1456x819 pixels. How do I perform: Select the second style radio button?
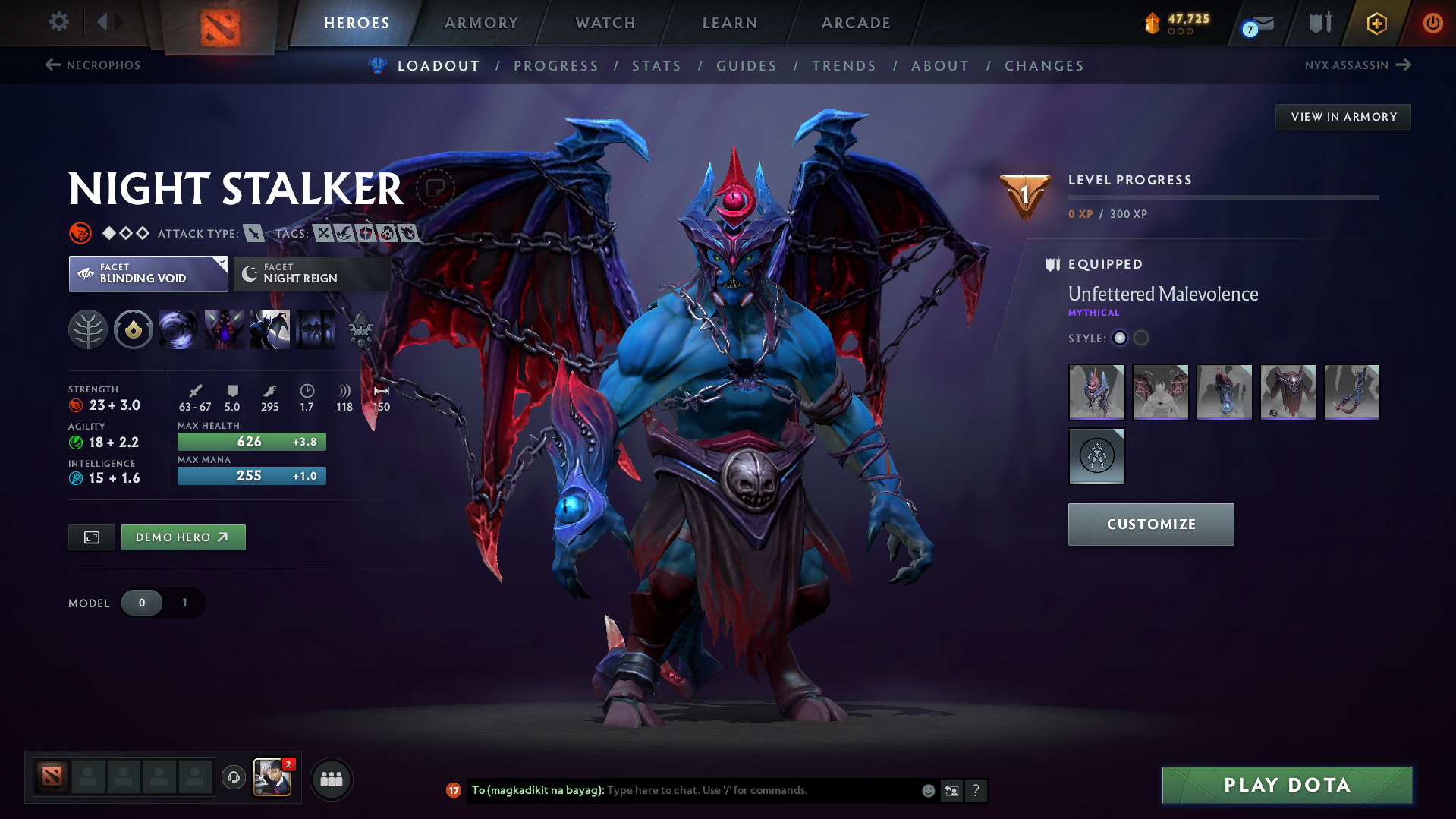pyautogui.click(x=1140, y=339)
